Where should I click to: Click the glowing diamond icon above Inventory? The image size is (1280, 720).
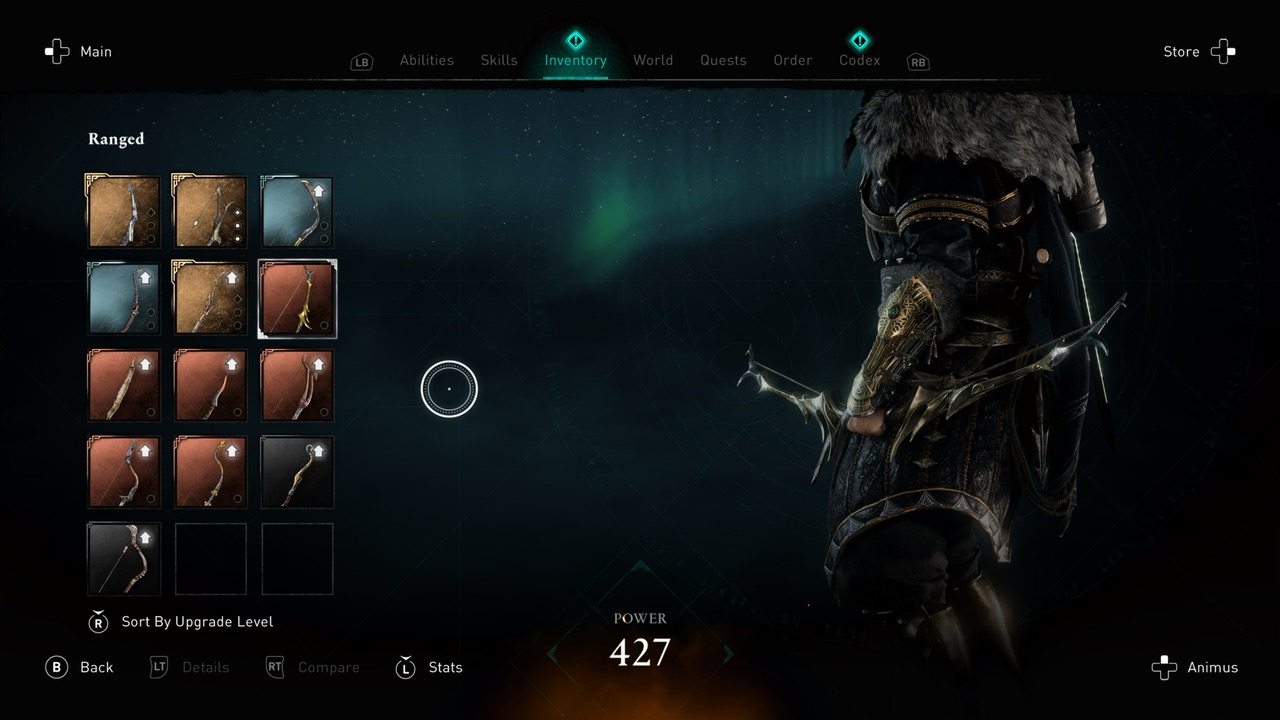pyautogui.click(x=575, y=40)
